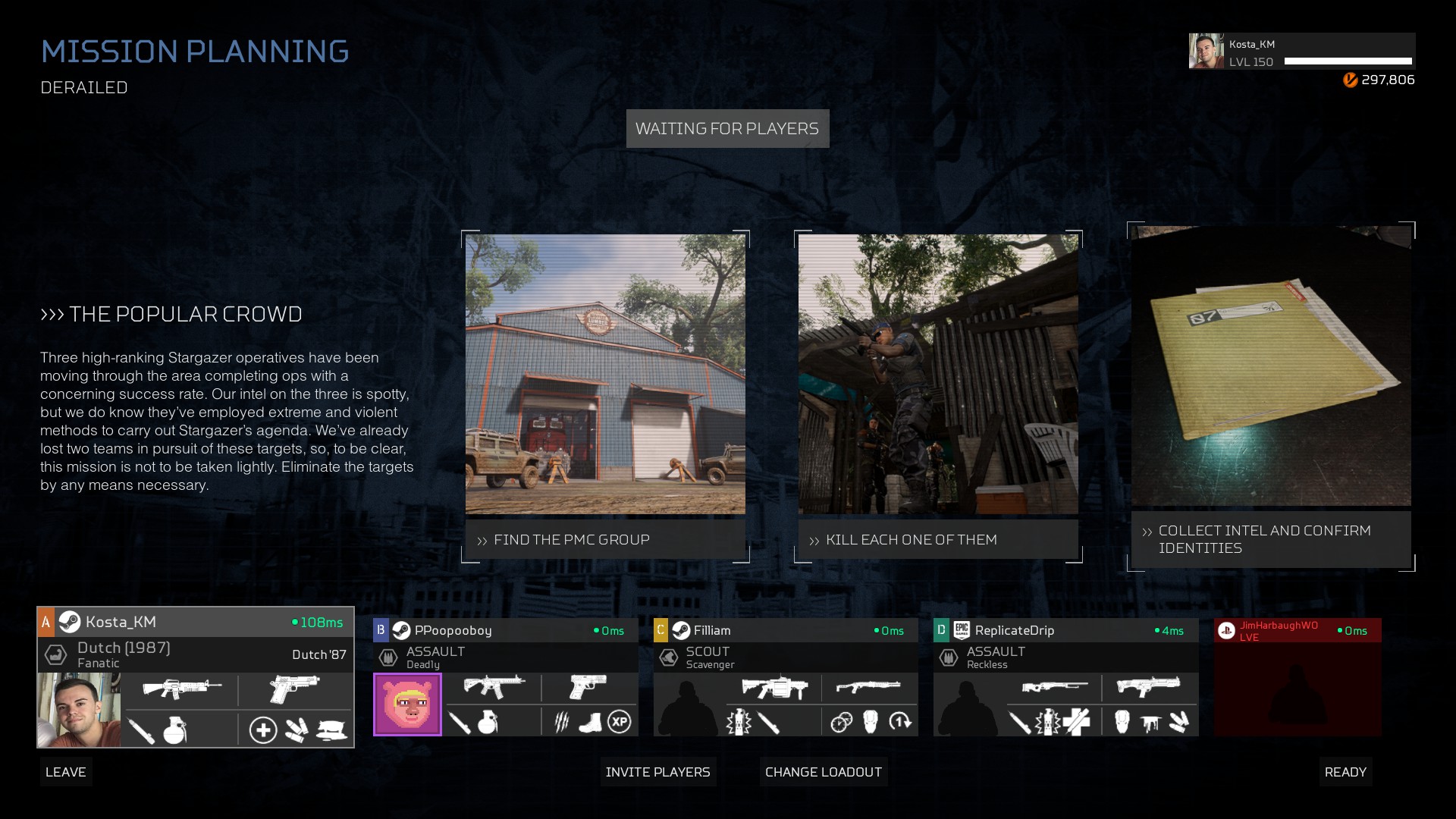This screenshot has width=1456, height=819.
Task: Select Kosta_KM's assault rifle primary weapon
Action: pyautogui.click(x=182, y=689)
